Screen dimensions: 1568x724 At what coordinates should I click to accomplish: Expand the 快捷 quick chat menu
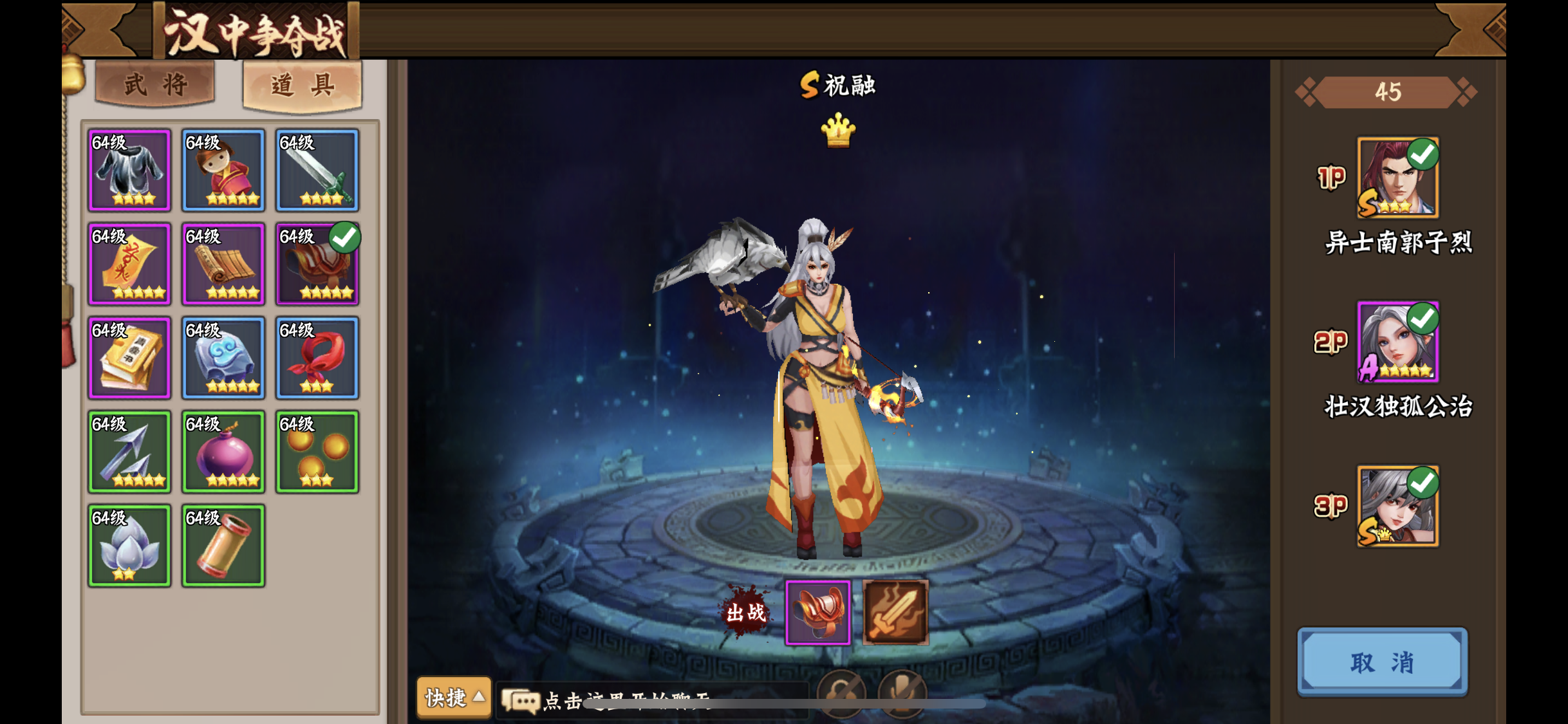[x=454, y=699]
